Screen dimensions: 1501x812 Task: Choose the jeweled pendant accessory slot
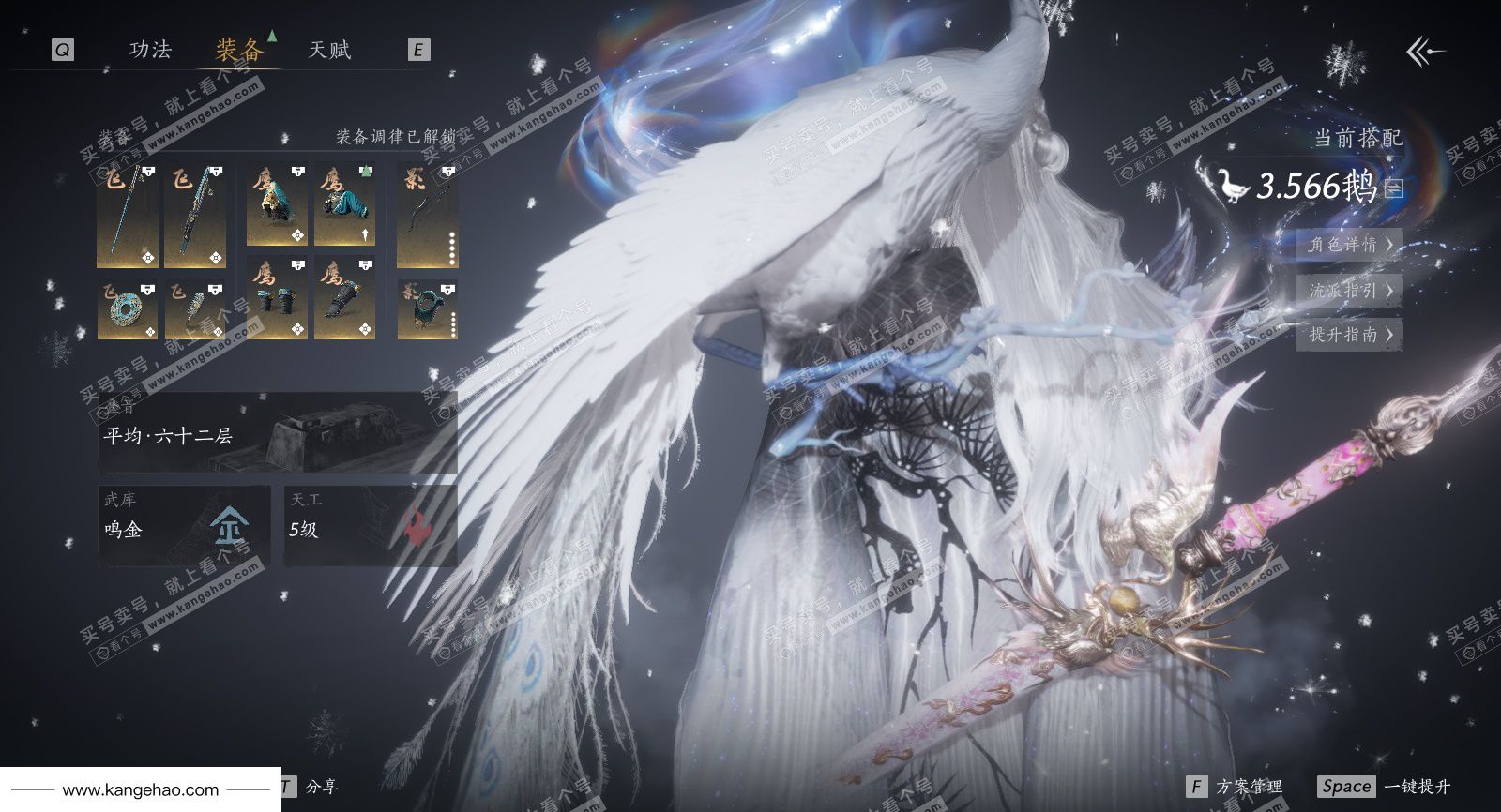pos(195,310)
